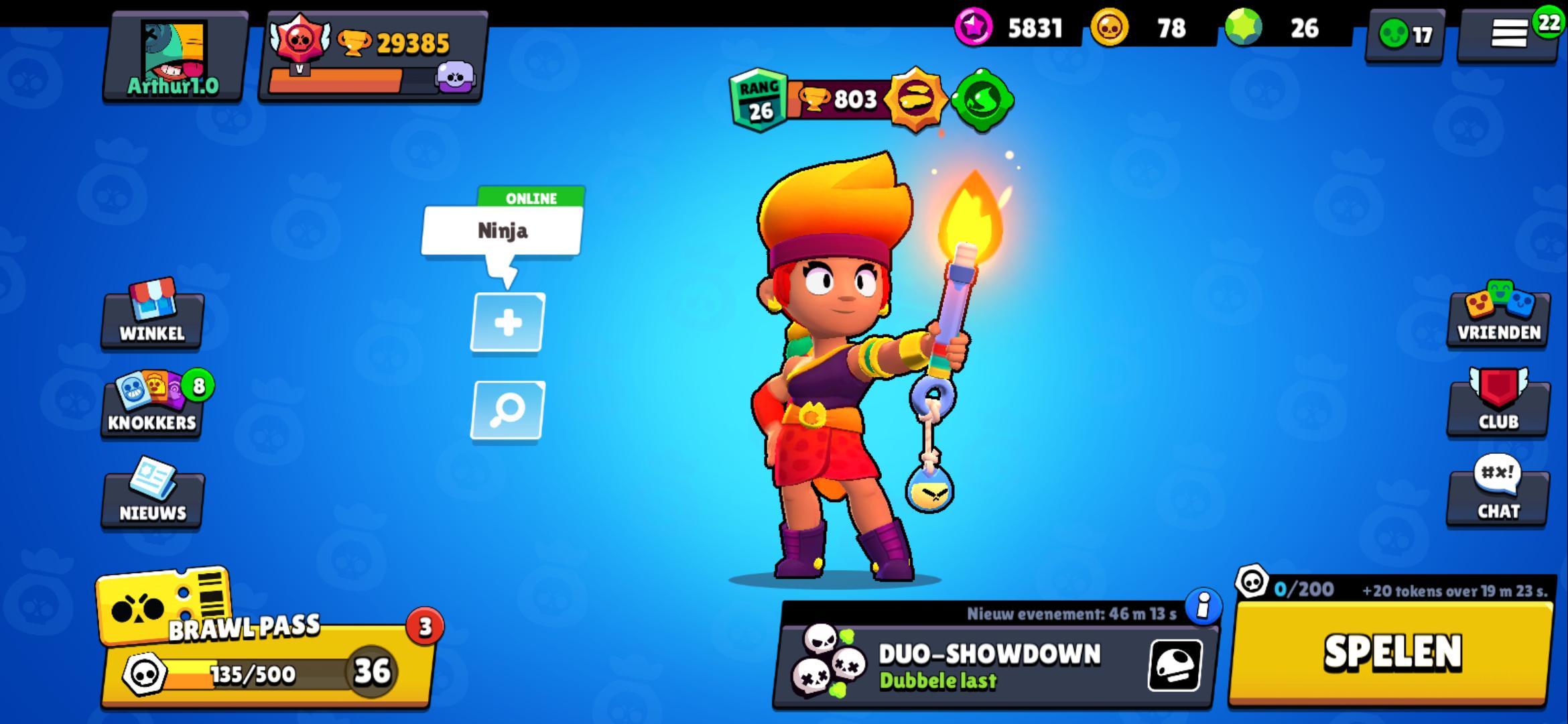Open the Winkel (shop)
This screenshot has width=1568, height=724.
point(150,320)
